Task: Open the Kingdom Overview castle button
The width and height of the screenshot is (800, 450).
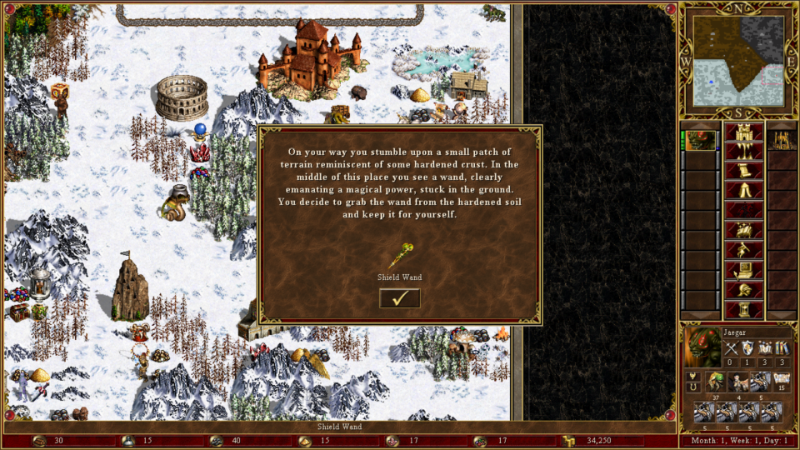Action: coord(742,133)
